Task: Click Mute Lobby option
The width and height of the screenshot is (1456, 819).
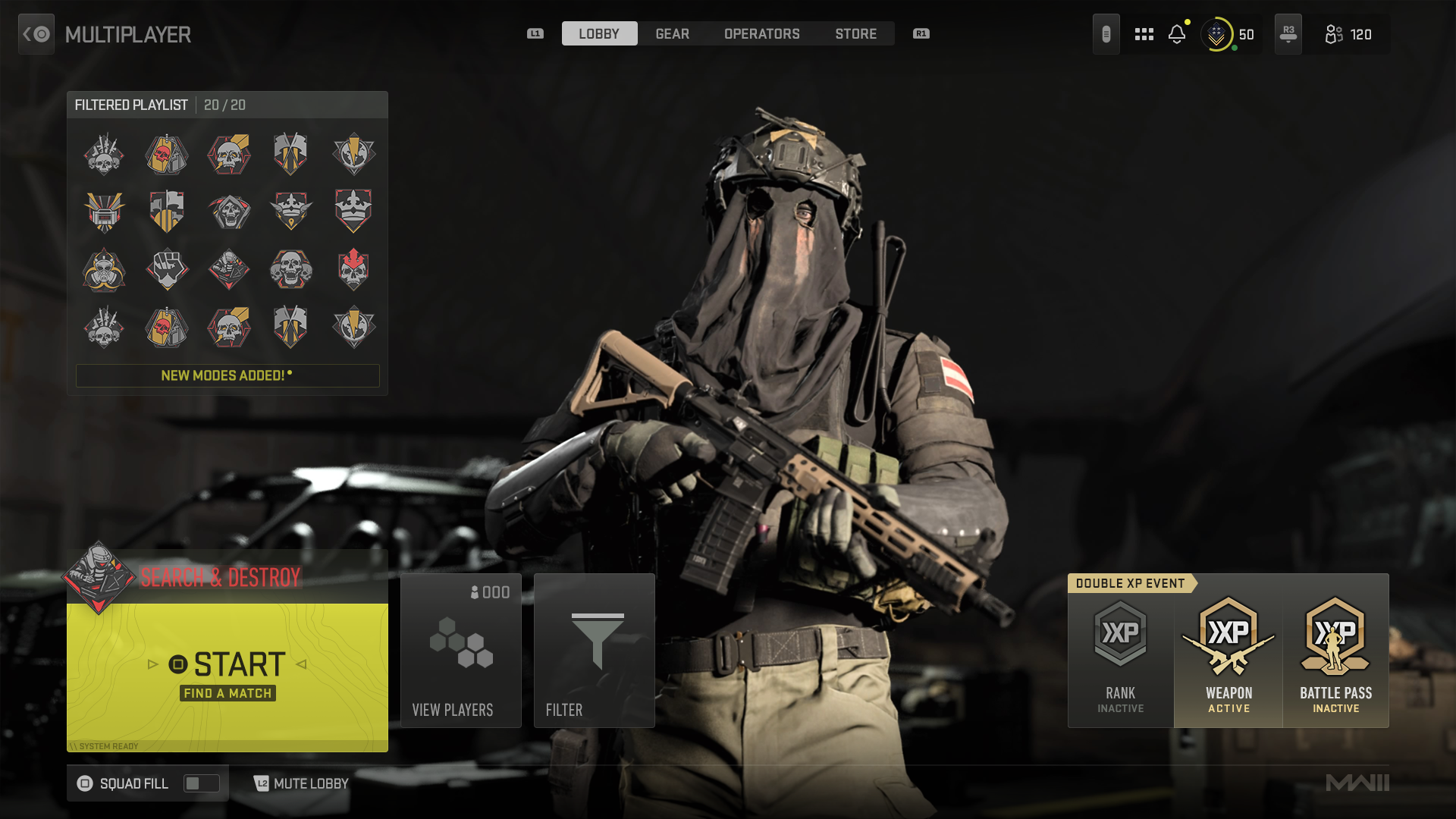Action: click(302, 783)
